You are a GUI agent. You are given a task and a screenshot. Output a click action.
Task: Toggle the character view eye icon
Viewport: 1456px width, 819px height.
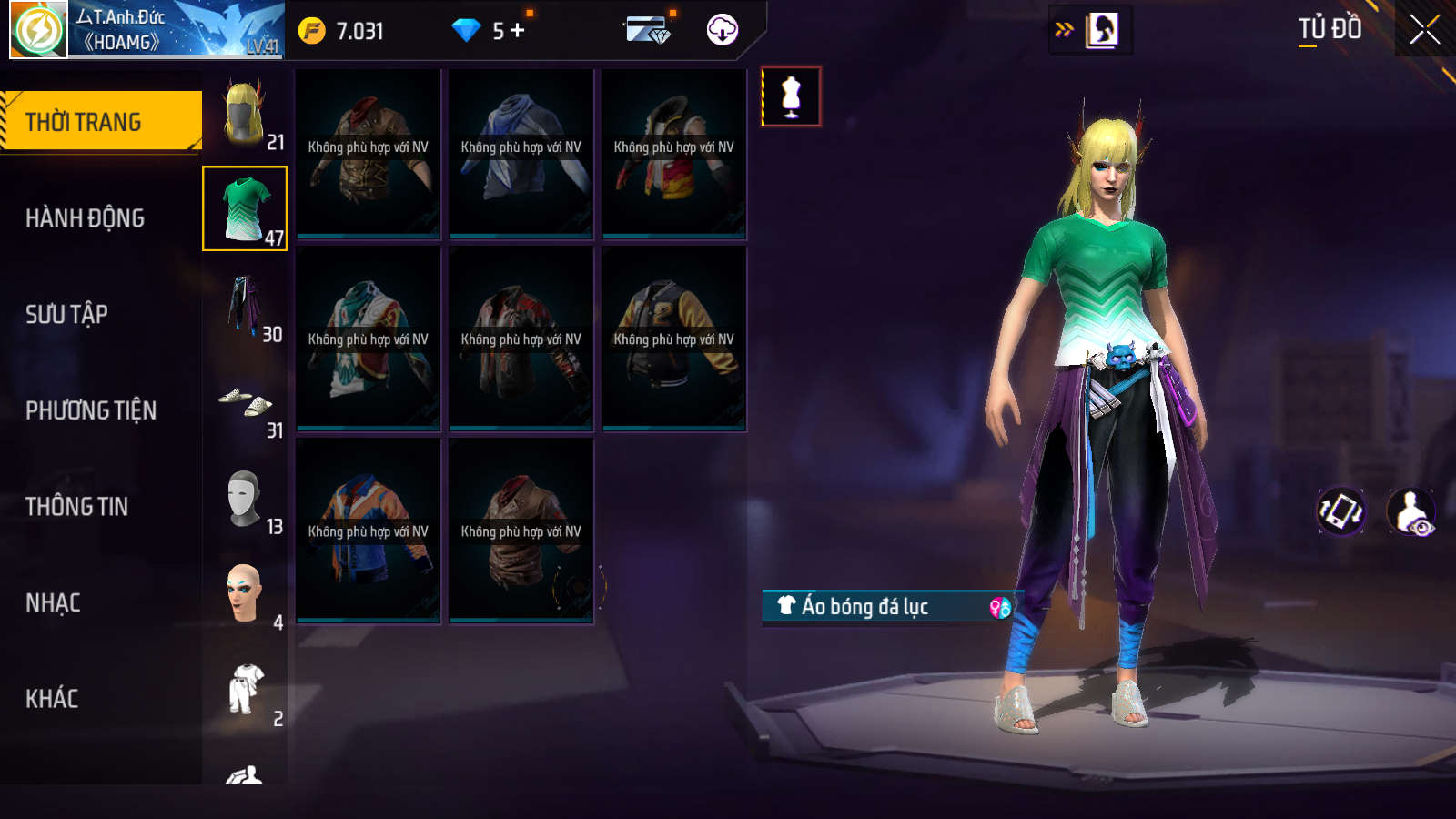point(1411,511)
